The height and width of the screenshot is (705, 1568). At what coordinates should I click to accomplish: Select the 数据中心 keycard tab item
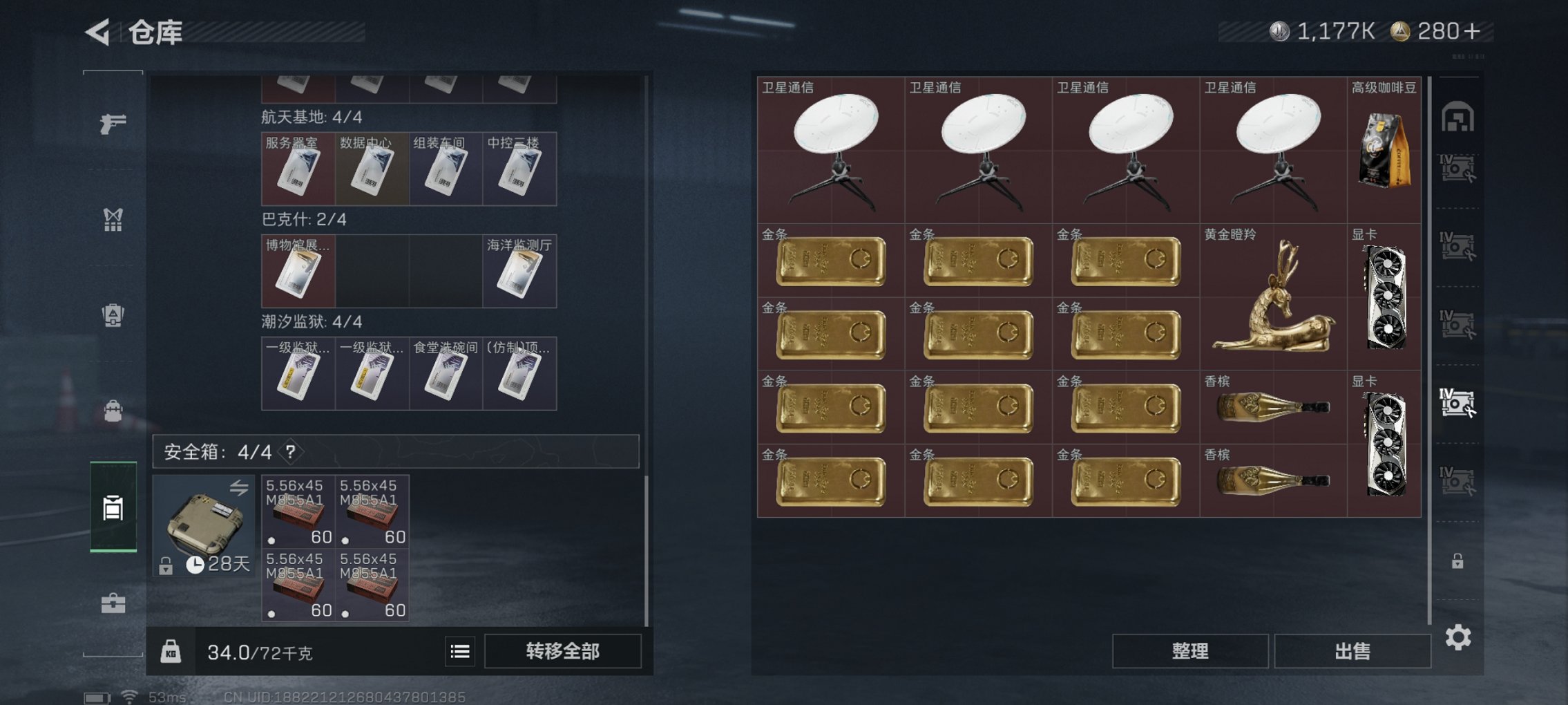[x=371, y=169]
